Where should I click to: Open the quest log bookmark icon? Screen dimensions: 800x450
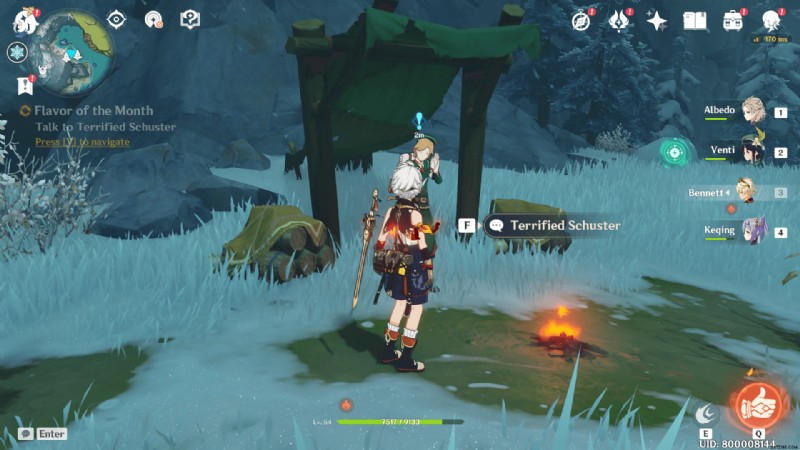pyautogui.click(x=25, y=86)
